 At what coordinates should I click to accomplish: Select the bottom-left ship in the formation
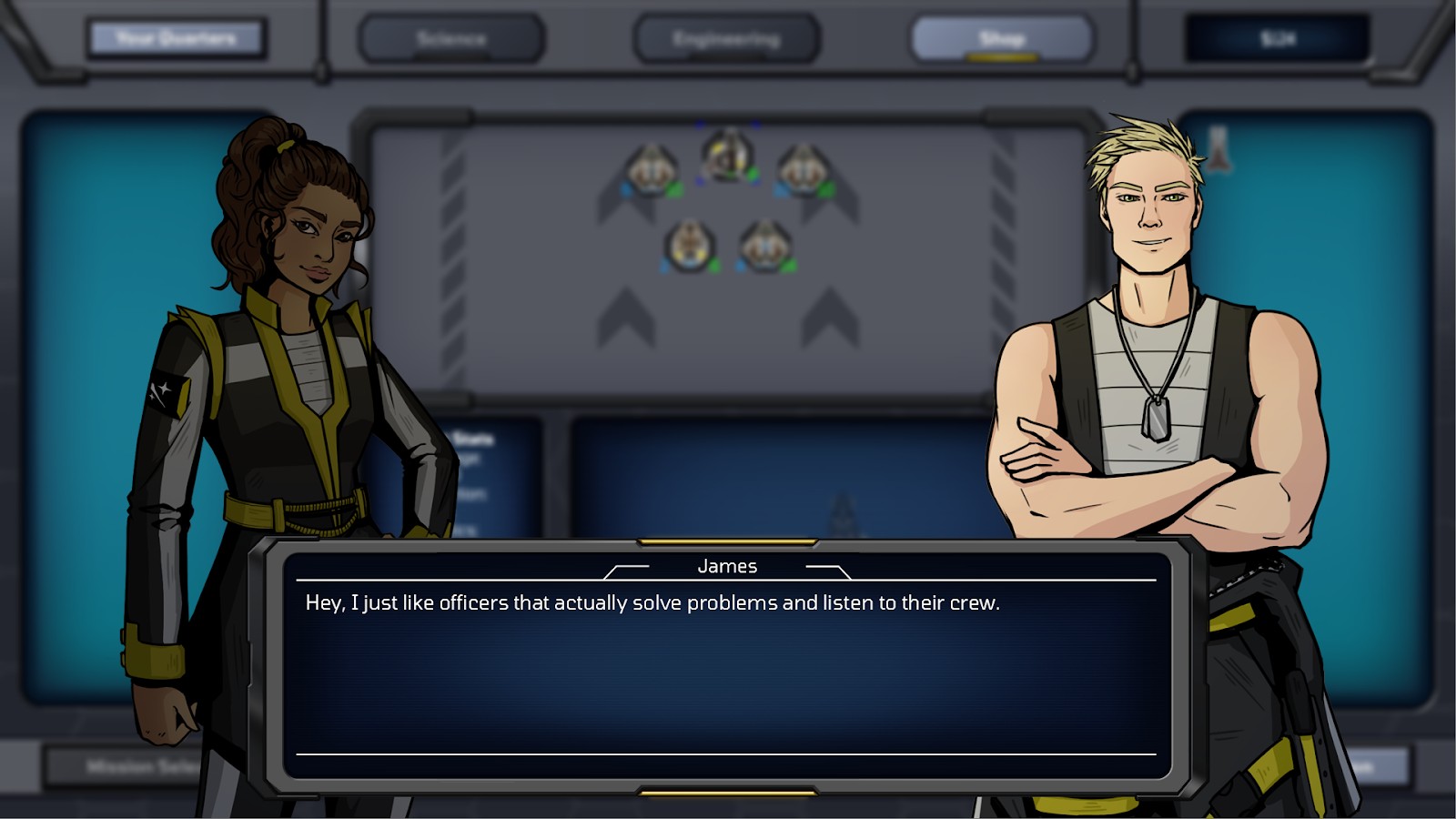pos(689,244)
